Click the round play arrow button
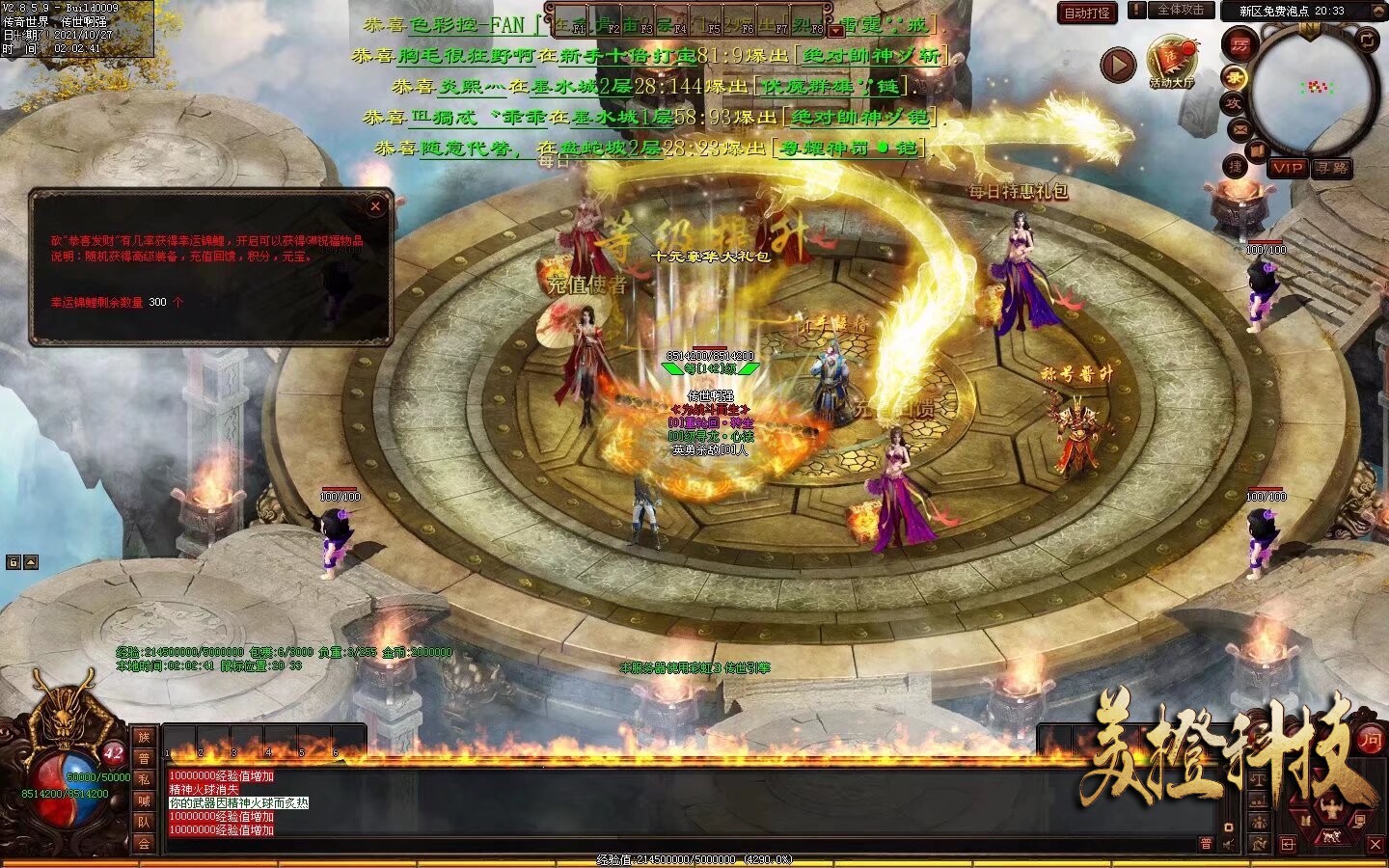The image size is (1389, 868). [x=1118, y=66]
